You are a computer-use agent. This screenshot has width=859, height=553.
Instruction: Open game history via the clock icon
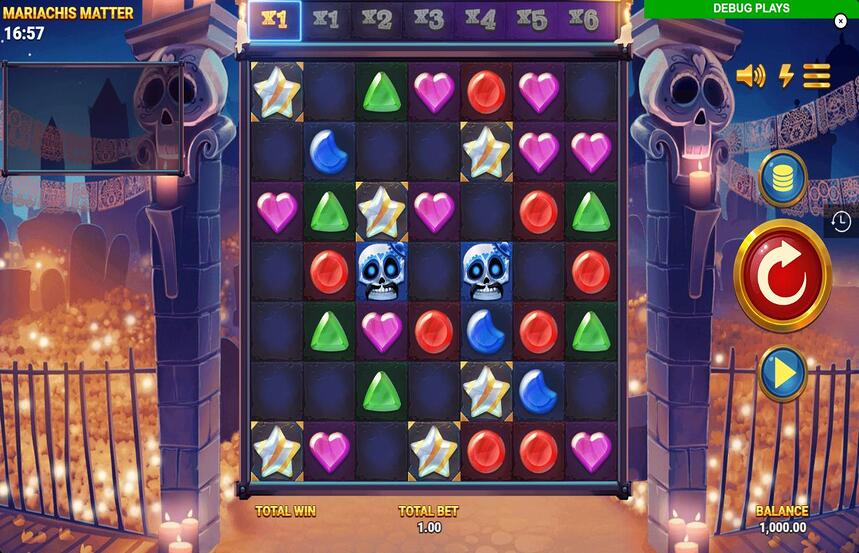[841, 221]
